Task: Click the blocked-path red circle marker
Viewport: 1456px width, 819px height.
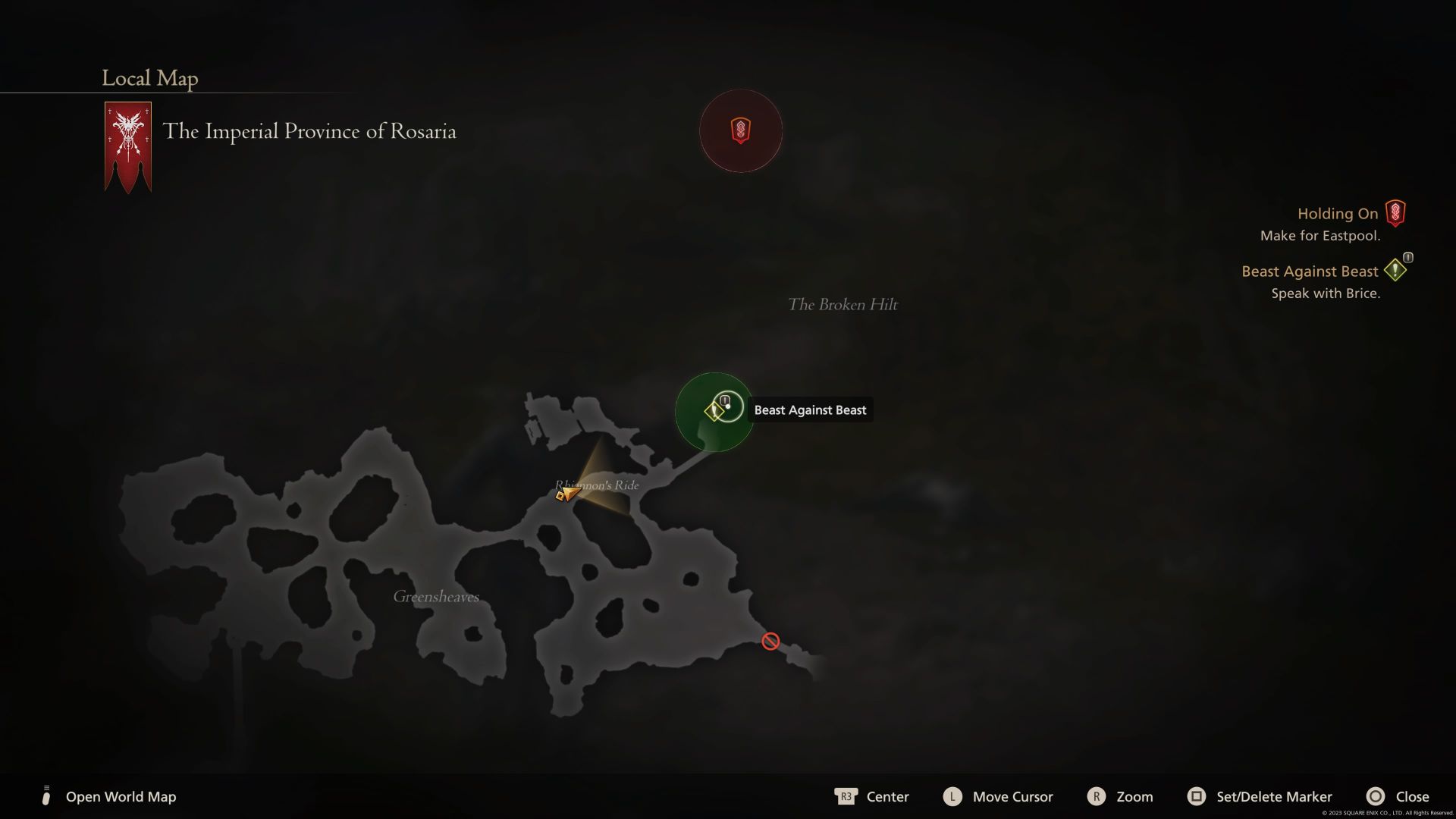Action: point(770,642)
